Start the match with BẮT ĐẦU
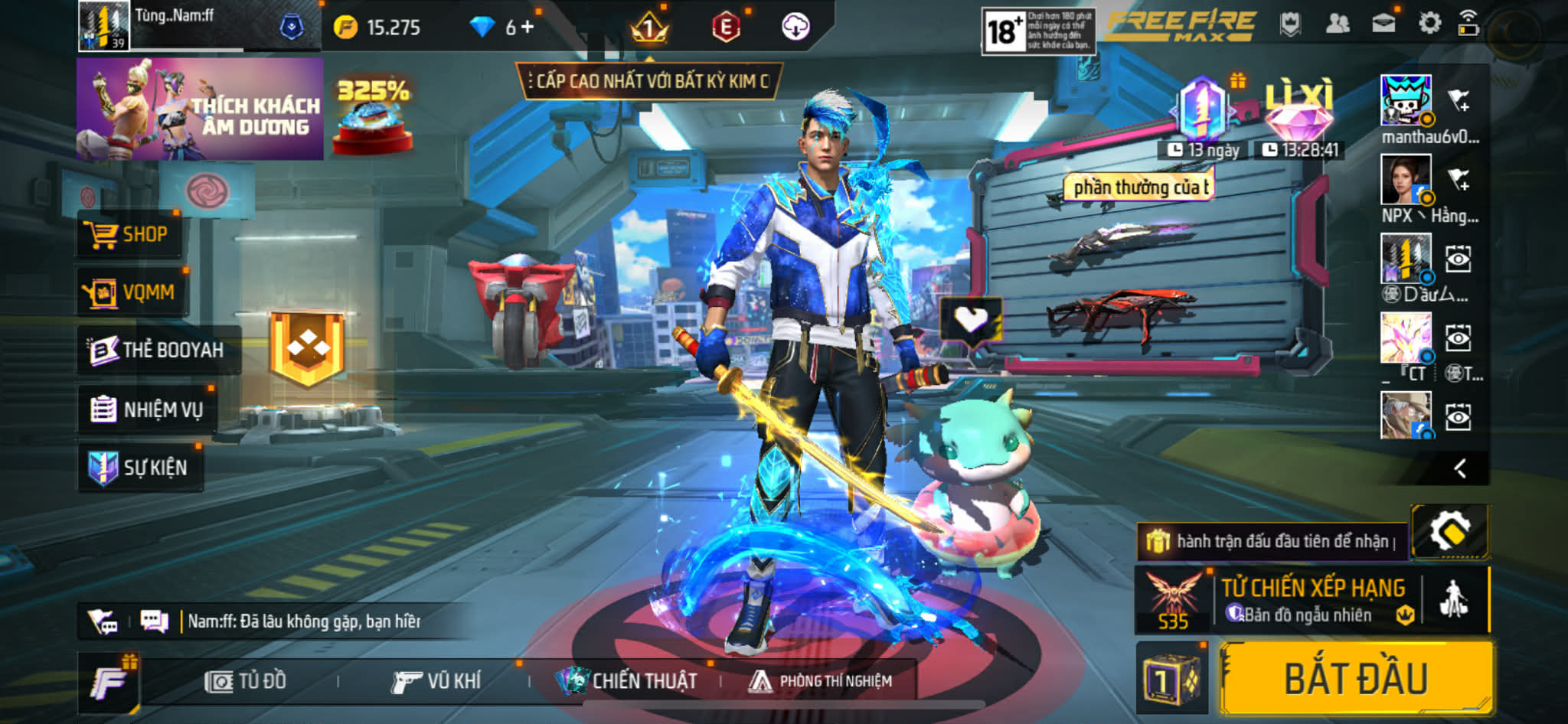 pyautogui.click(x=1355, y=679)
